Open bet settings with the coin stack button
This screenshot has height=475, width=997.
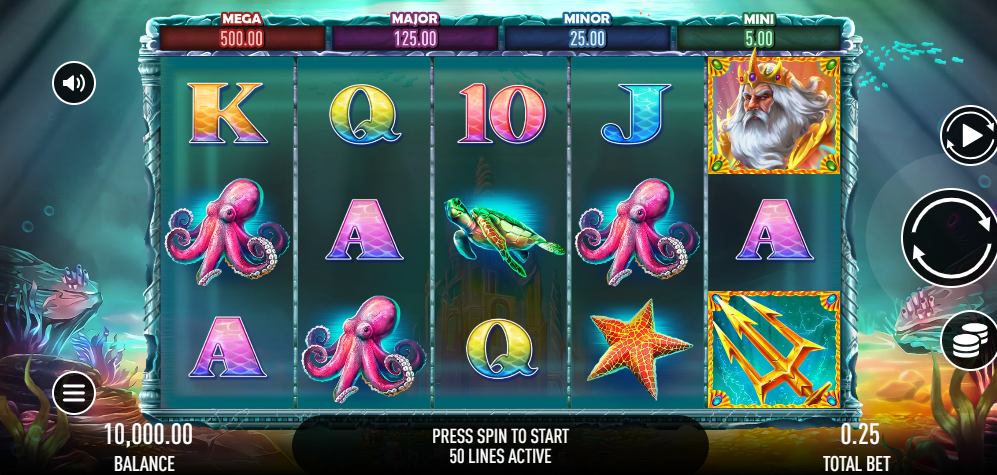(968, 342)
